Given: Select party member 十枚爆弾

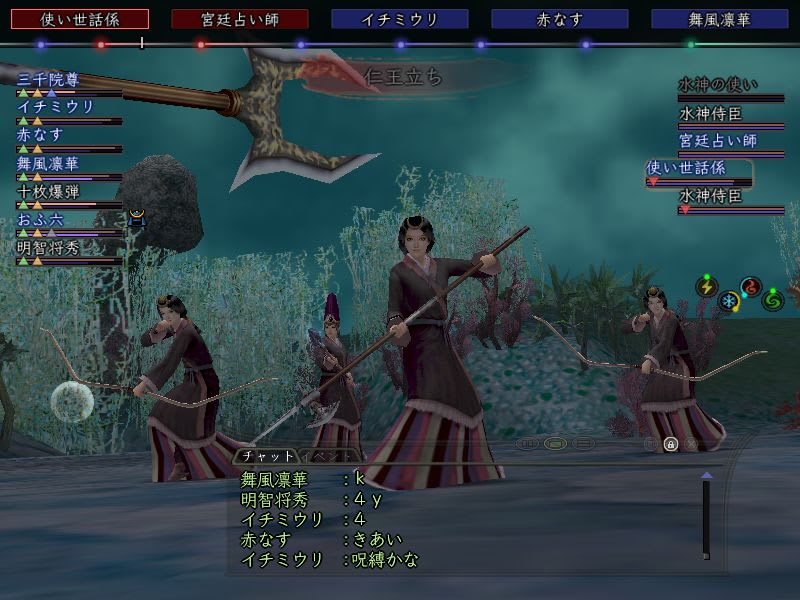Looking at the screenshot, I should pos(48,191).
